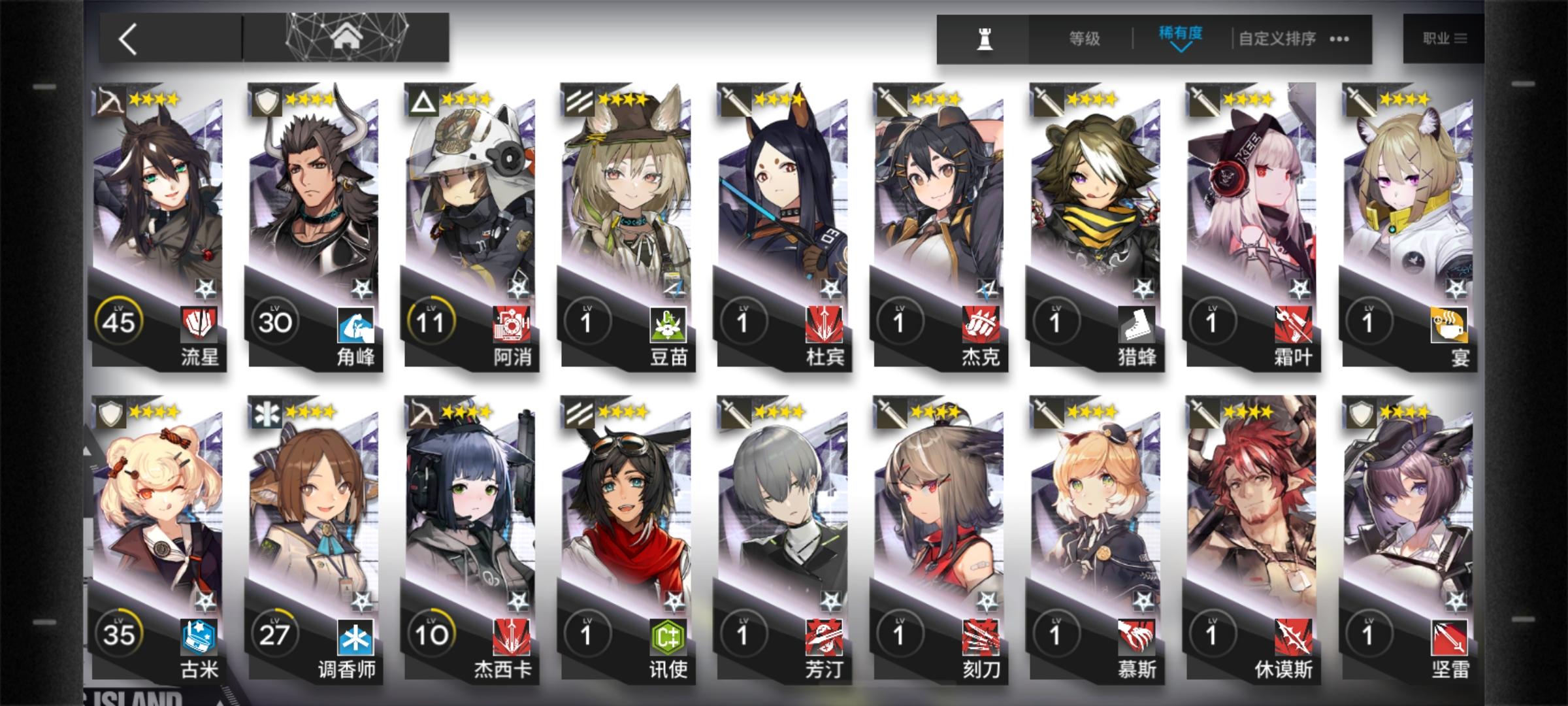Expand more sort options via the ••• button

click(x=1339, y=39)
